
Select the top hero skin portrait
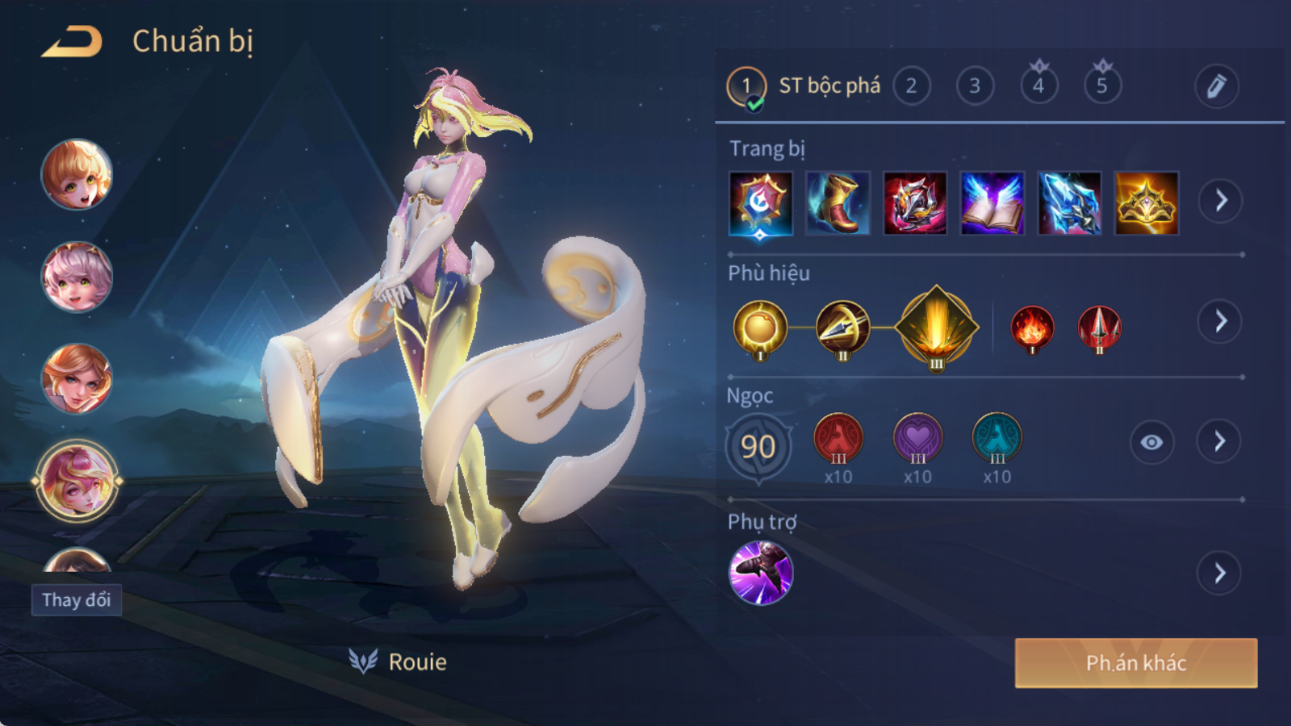click(76, 175)
